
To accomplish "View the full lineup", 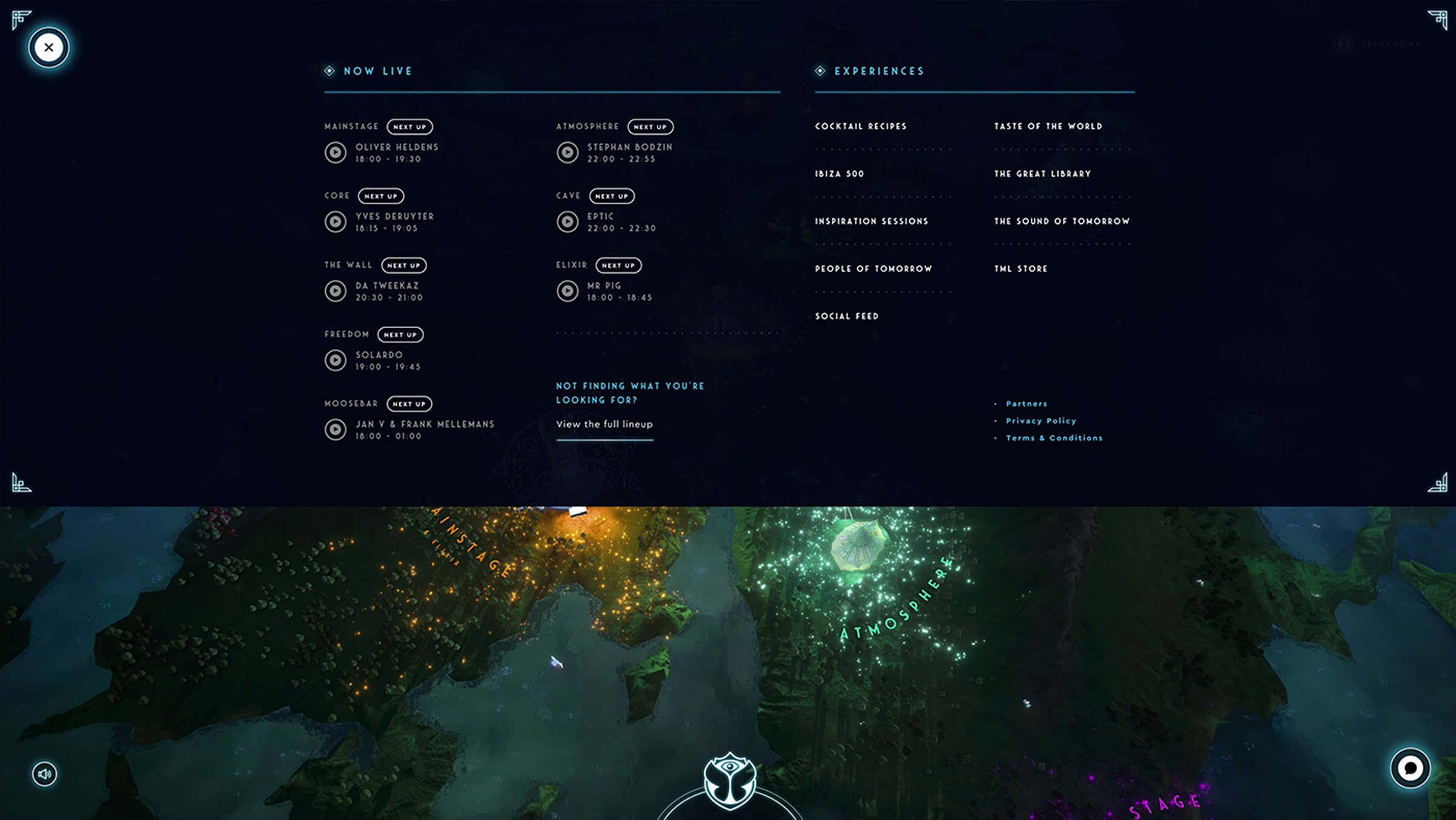I will (x=604, y=424).
